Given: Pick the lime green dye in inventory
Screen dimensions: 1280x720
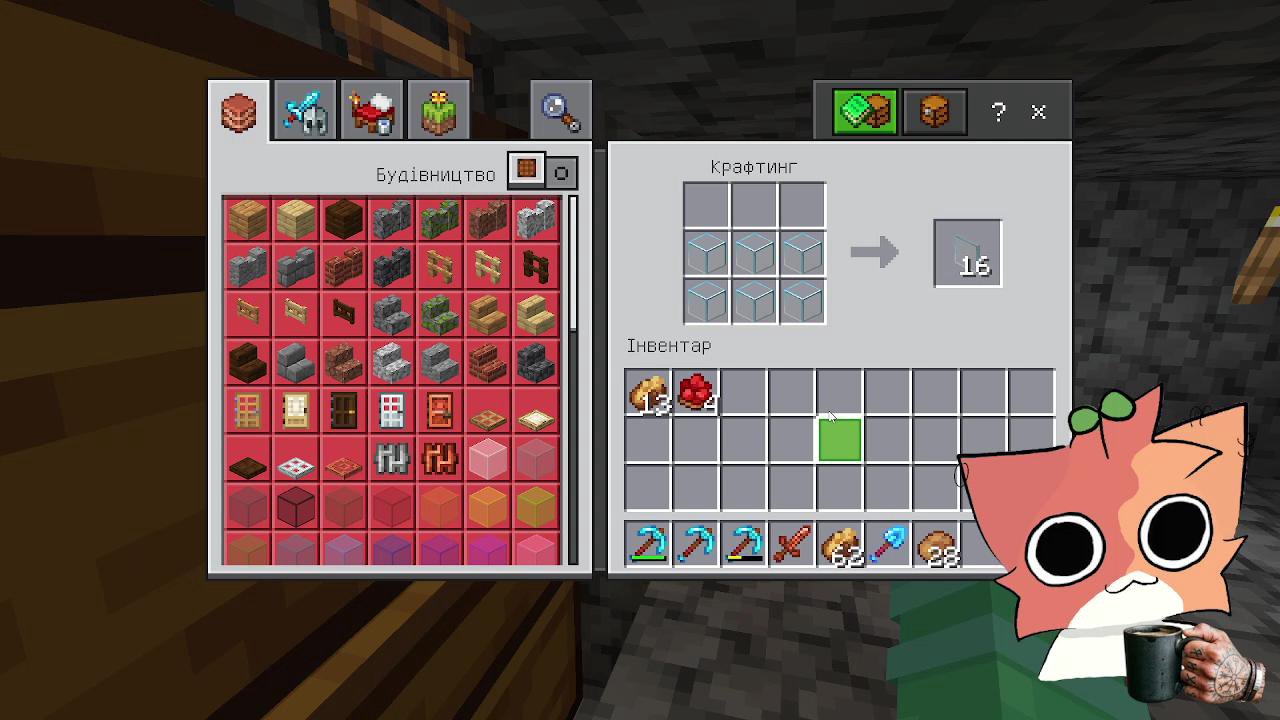Looking at the screenshot, I should pos(838,440).
